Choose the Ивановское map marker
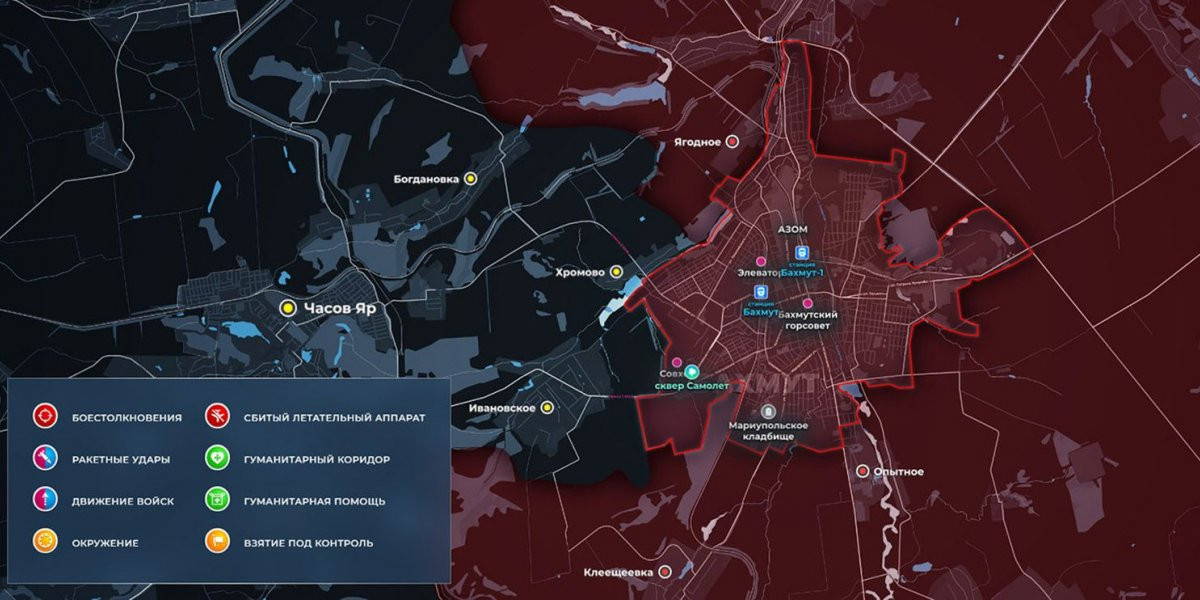The width and height of the screenshot is (1200, 600). click(547, 408)
